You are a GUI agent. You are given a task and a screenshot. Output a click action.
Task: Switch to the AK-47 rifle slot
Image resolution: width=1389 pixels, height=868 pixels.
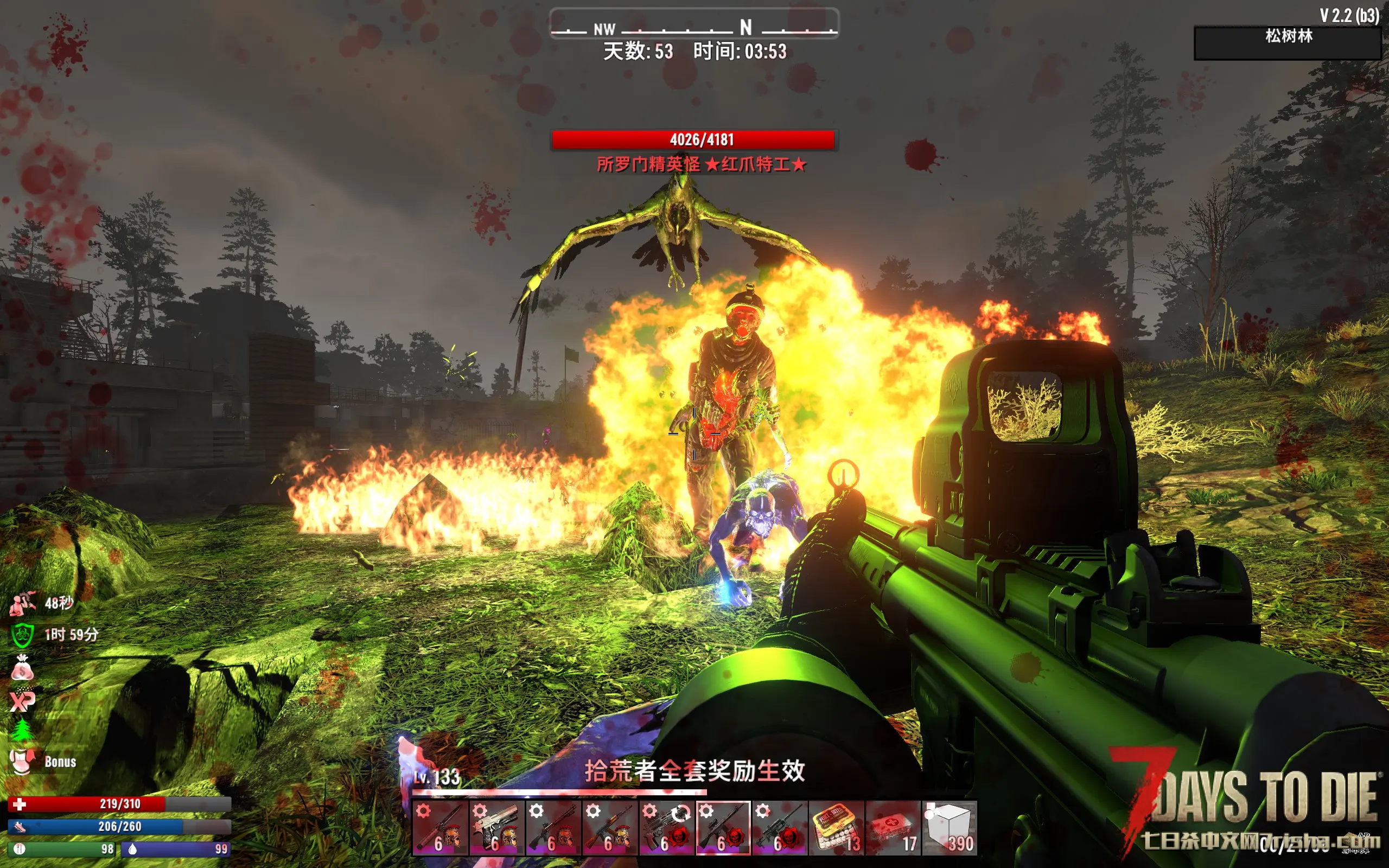click(x=609, y=828)
